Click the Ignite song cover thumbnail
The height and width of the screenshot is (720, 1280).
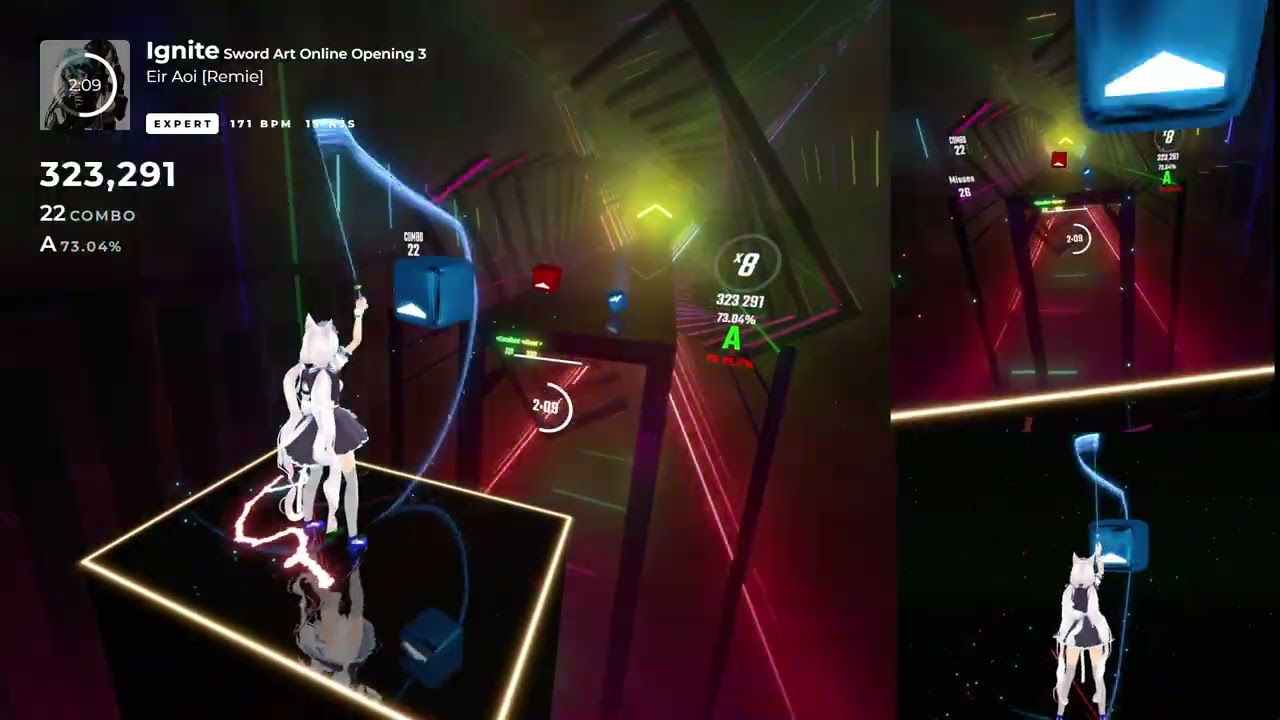pos(85,85)
